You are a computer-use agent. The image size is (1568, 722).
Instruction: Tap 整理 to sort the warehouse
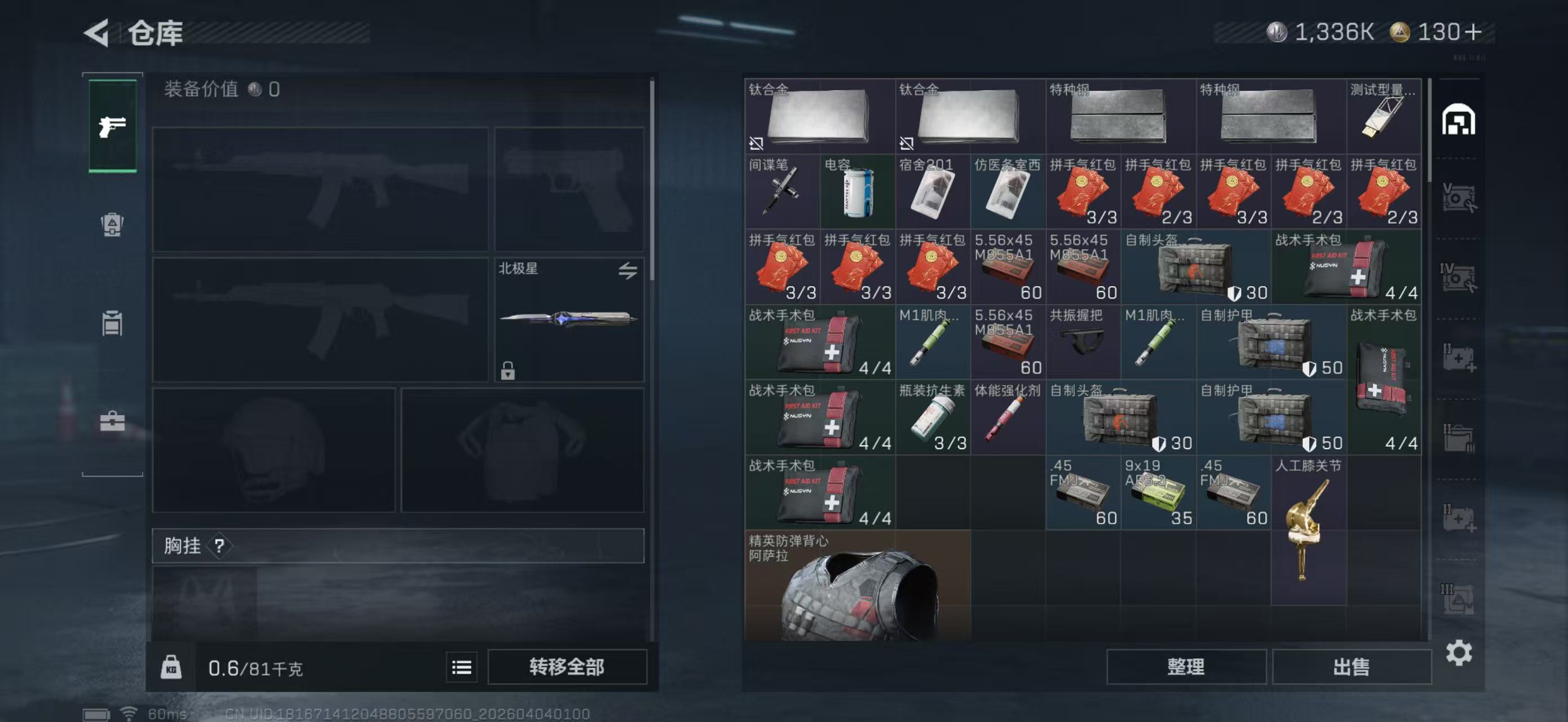pyautogui.click(x=1186, y=667)
